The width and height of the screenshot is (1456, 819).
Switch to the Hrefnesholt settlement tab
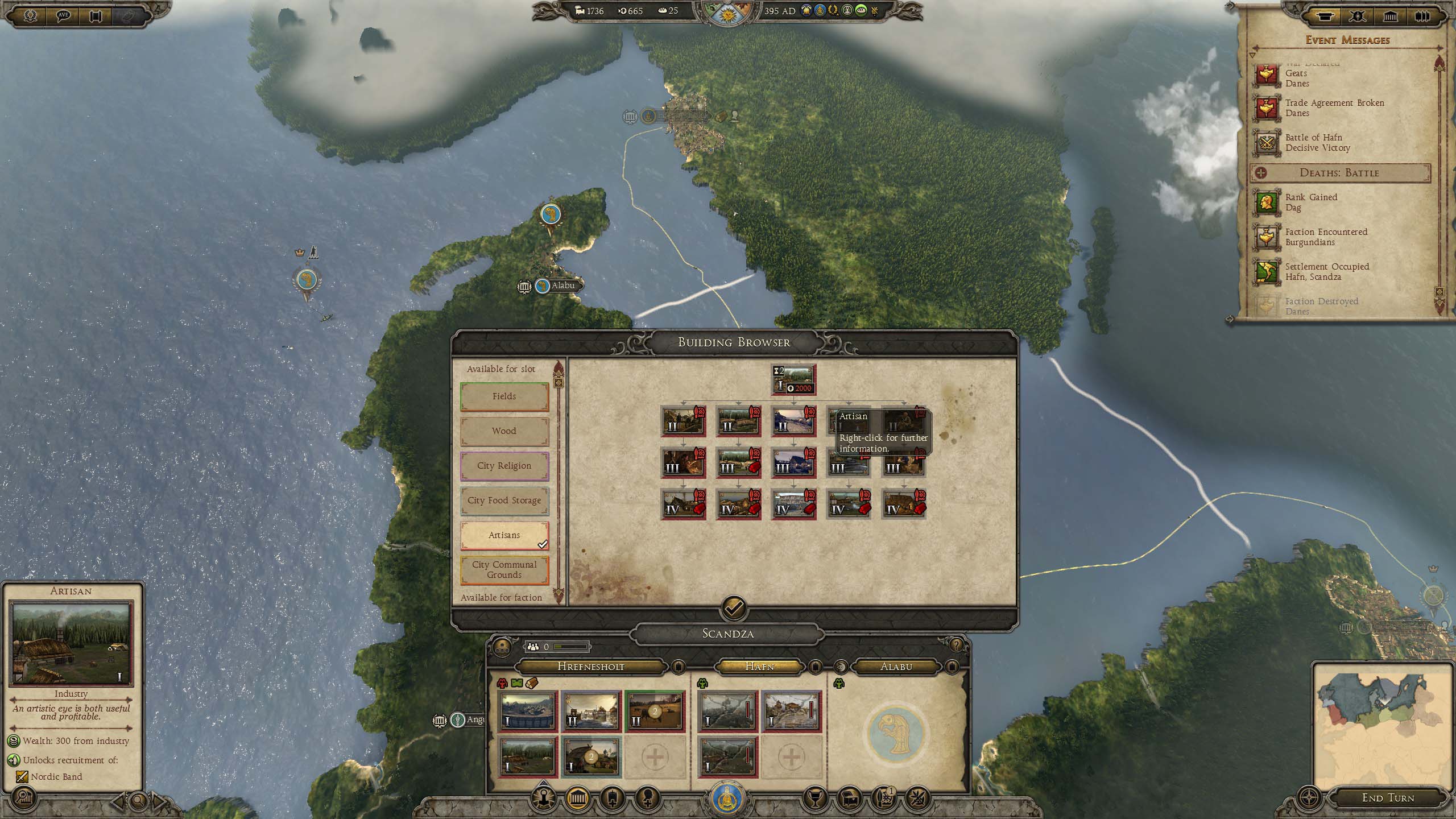pos(590,667)
